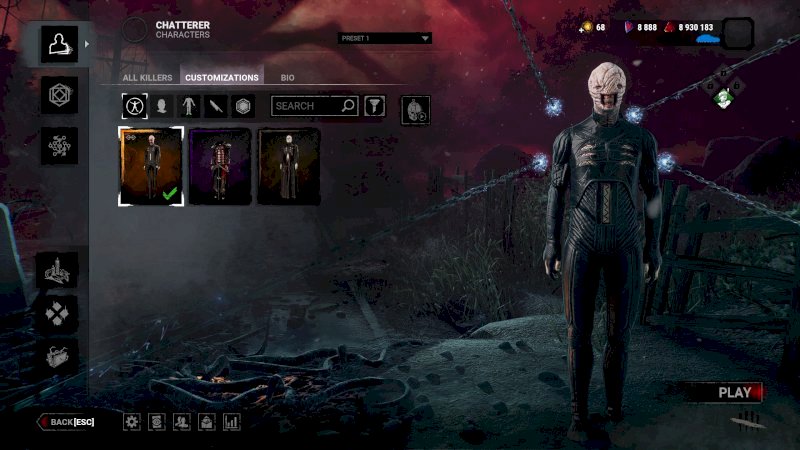The height and width of the screenshot is (450, 800).
Task: Switch to the All Killers tab
Action: [147, 77]
